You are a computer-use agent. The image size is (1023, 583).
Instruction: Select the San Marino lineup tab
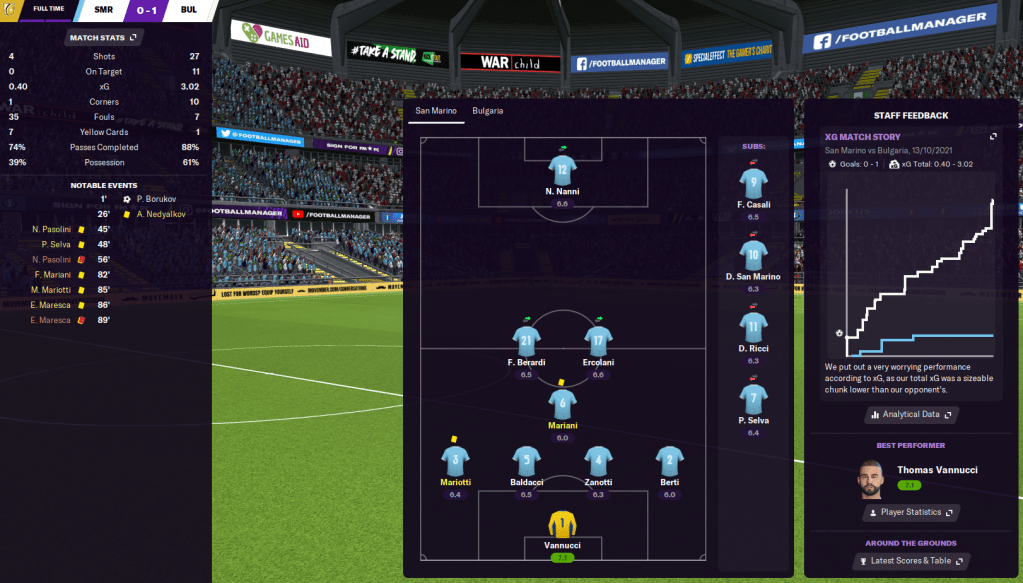435,111
